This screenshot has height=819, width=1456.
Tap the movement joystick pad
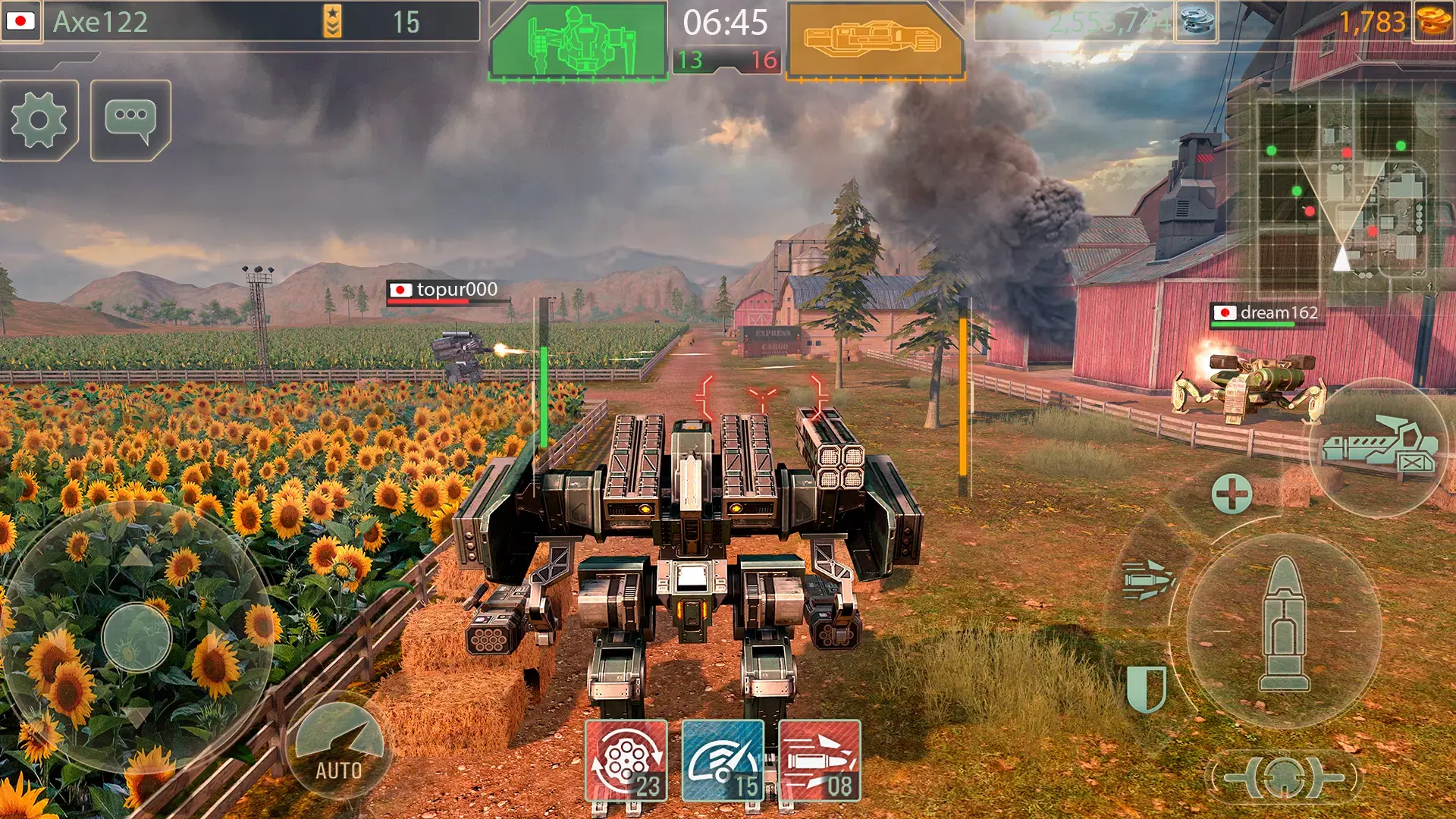pyautogui.click(x=136, y=637)
